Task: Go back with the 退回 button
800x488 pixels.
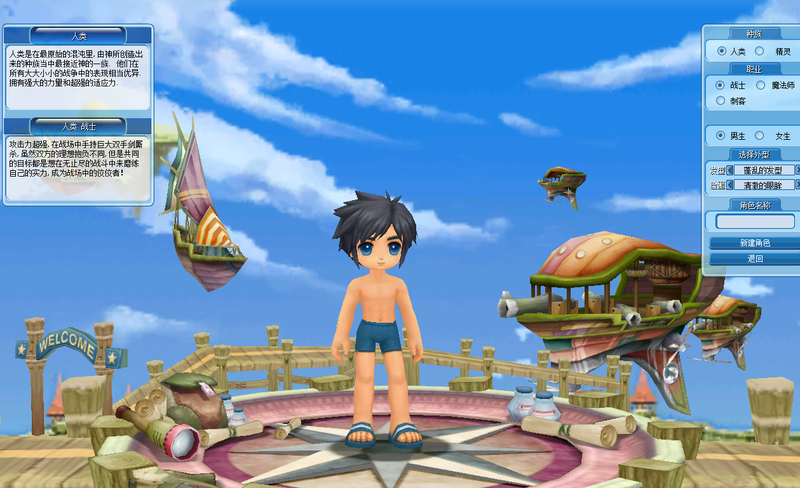Action: tap(755, 259)
